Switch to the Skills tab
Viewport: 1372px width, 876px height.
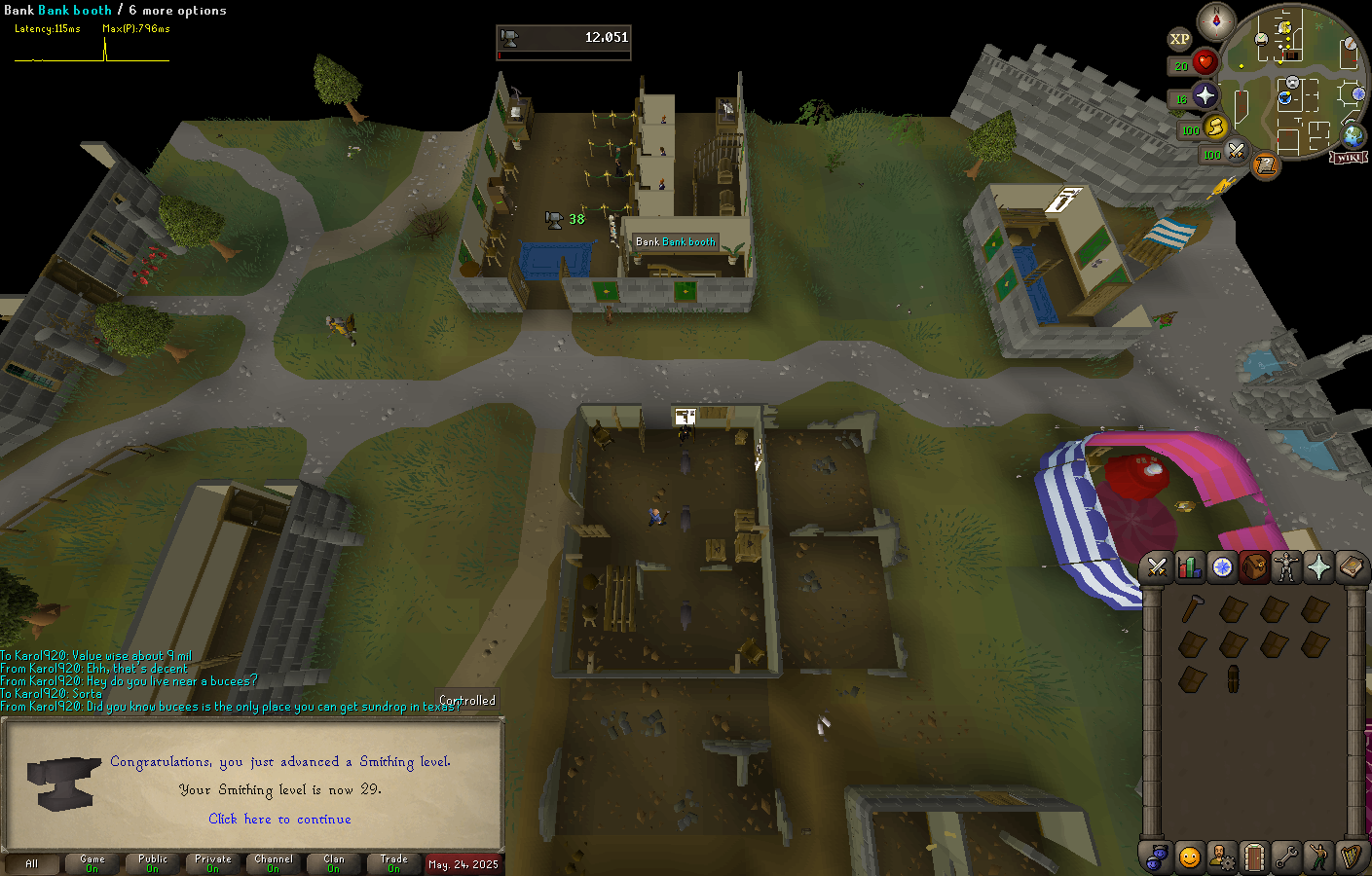[1189, 566]
